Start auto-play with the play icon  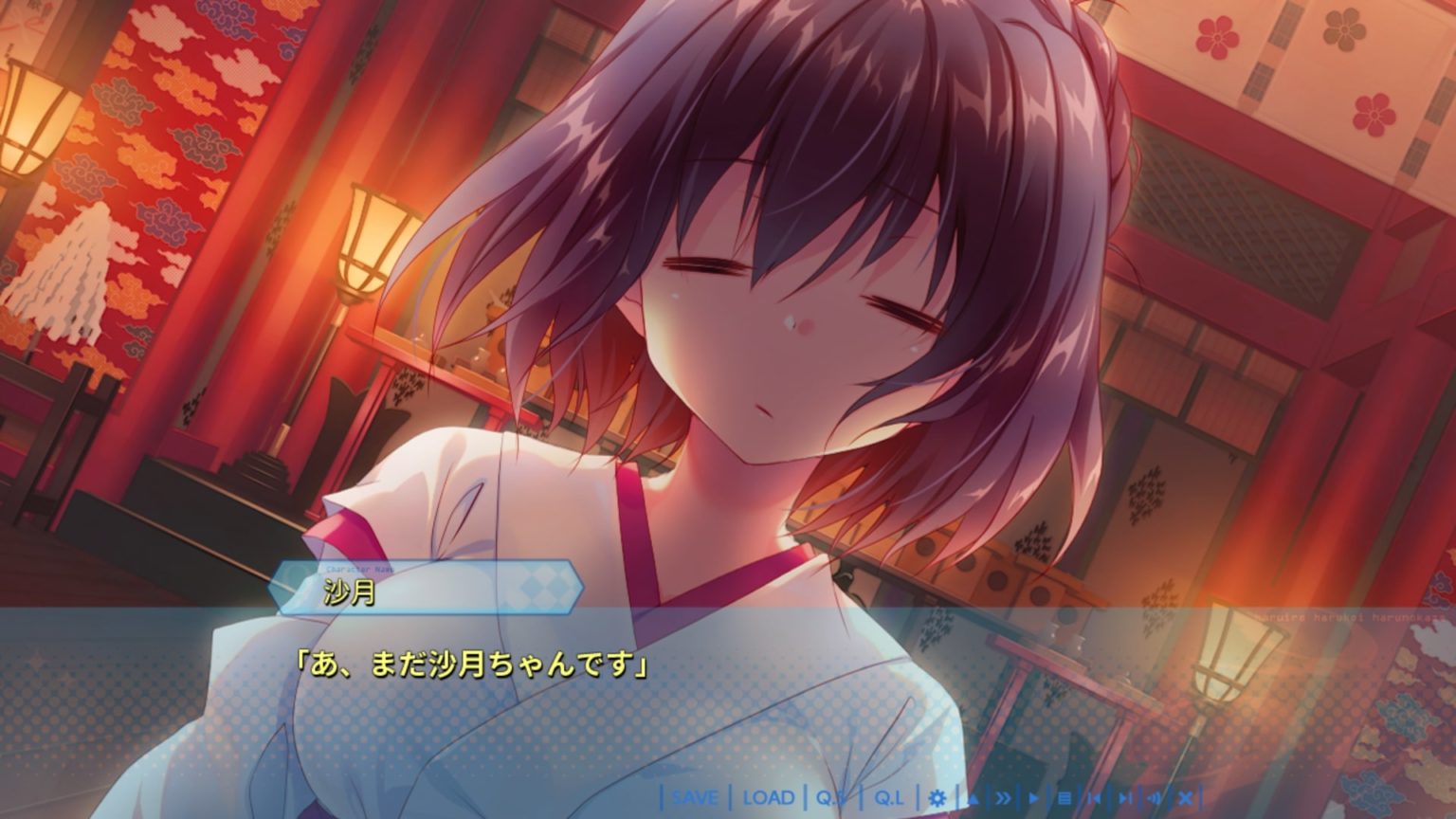point(1033,797)
